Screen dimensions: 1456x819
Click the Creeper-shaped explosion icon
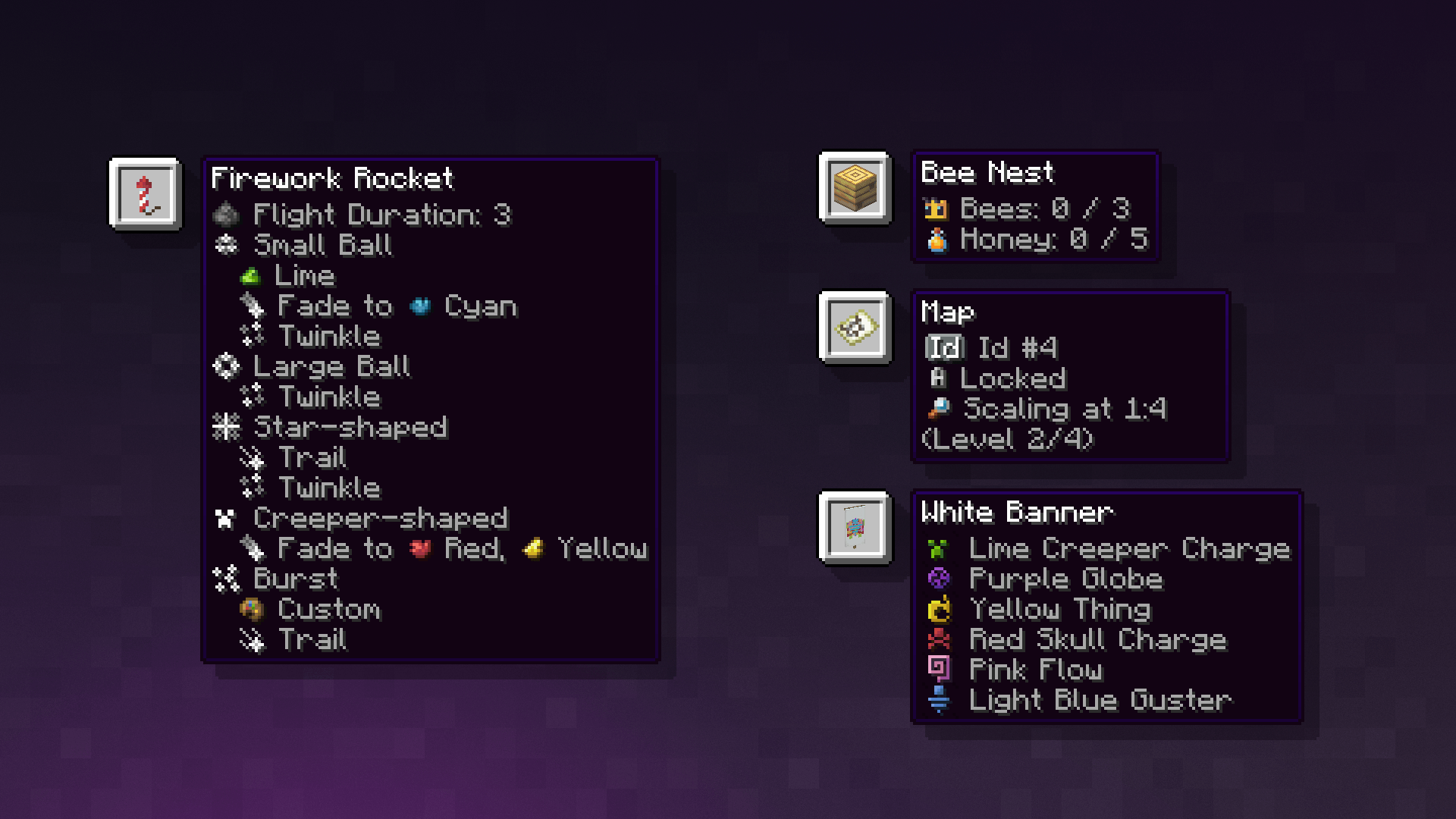[225, 518]
